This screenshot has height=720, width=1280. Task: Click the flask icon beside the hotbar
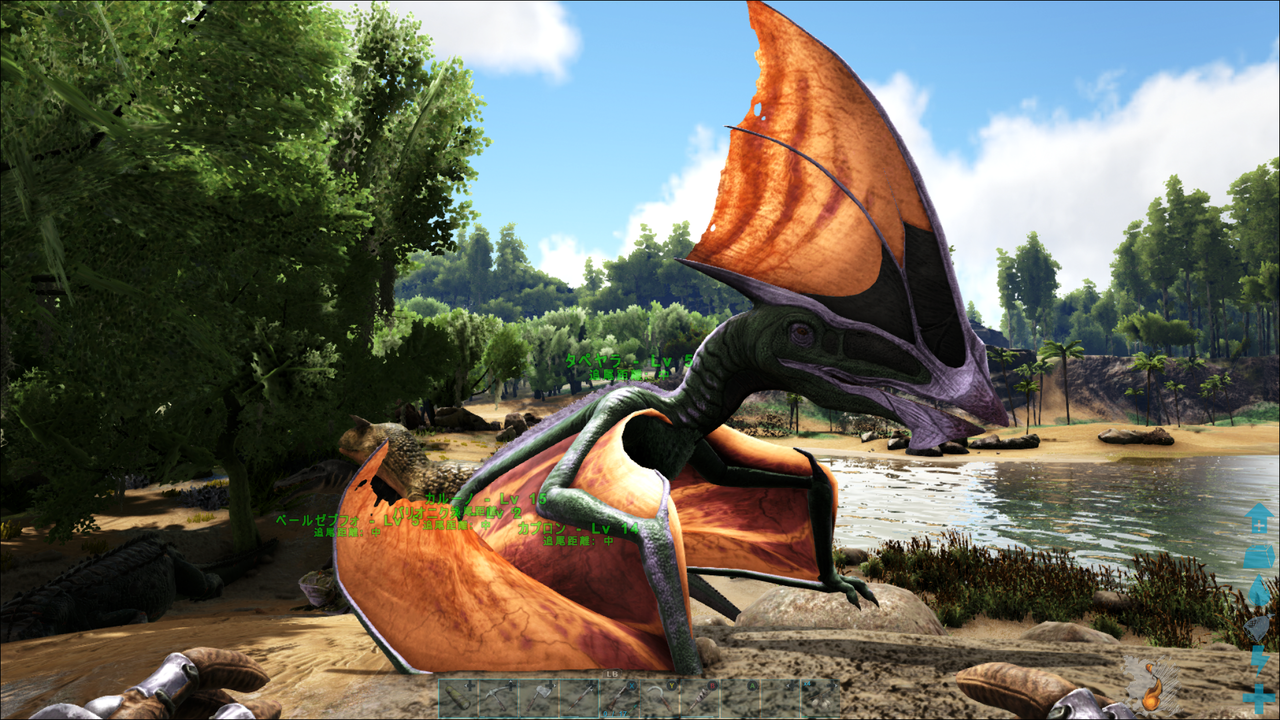1152,686
